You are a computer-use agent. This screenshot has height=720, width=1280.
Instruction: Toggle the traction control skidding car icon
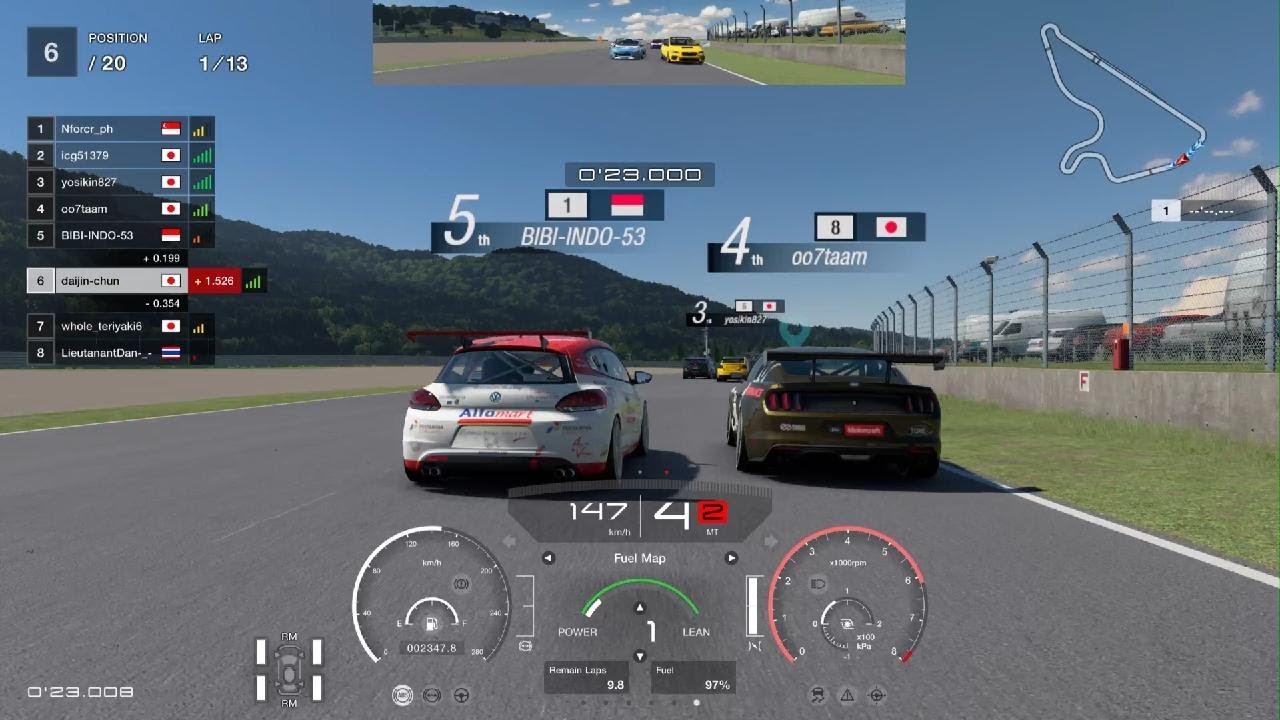(x=818, y=695)
